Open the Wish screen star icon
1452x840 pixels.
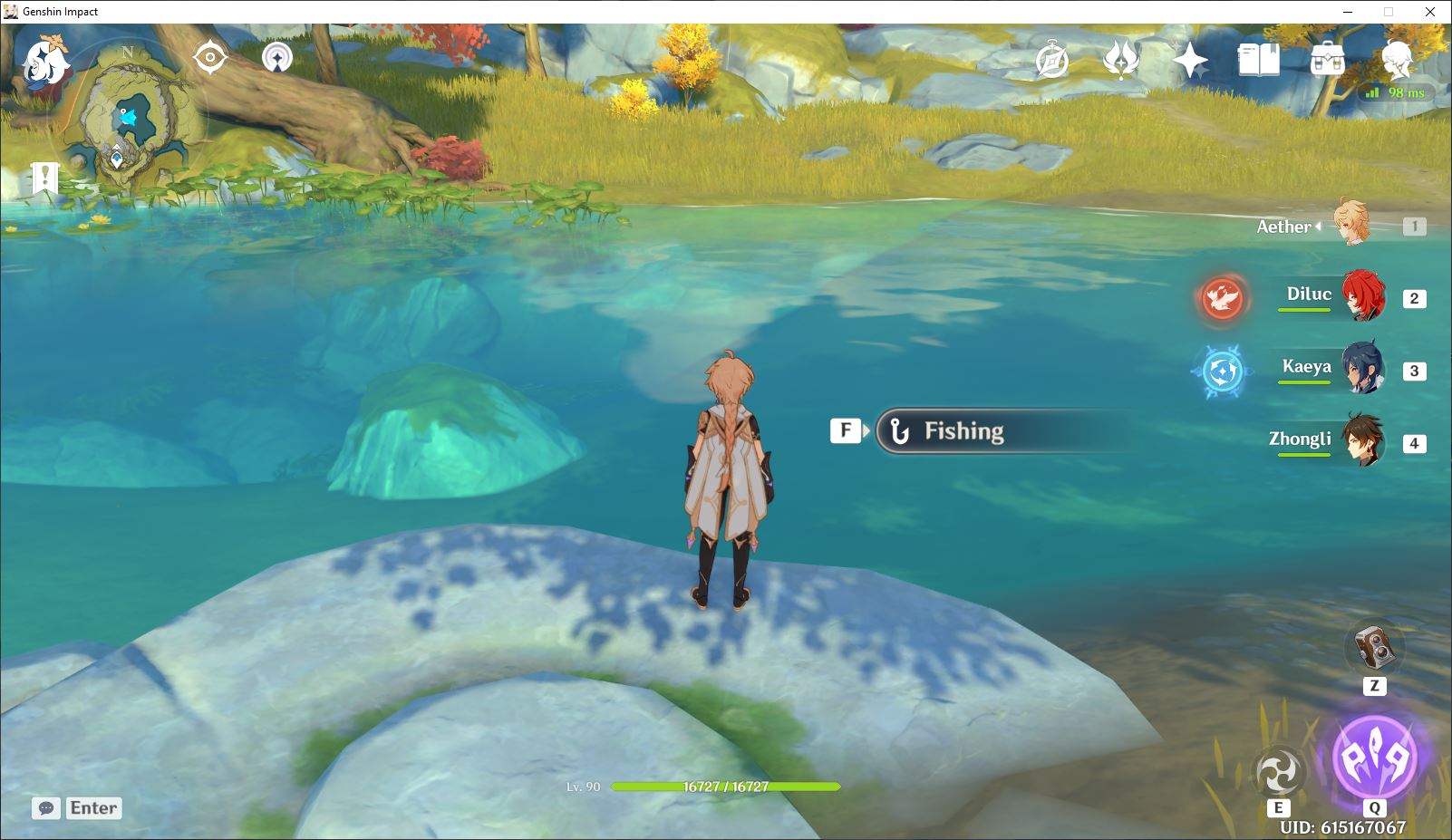point(1190,61)
